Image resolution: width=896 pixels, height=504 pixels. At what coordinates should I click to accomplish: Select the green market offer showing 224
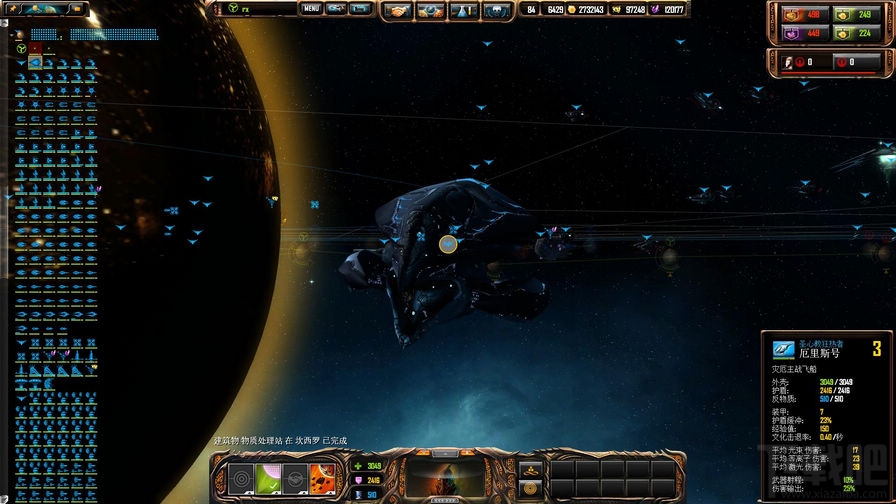coord(855,32)
